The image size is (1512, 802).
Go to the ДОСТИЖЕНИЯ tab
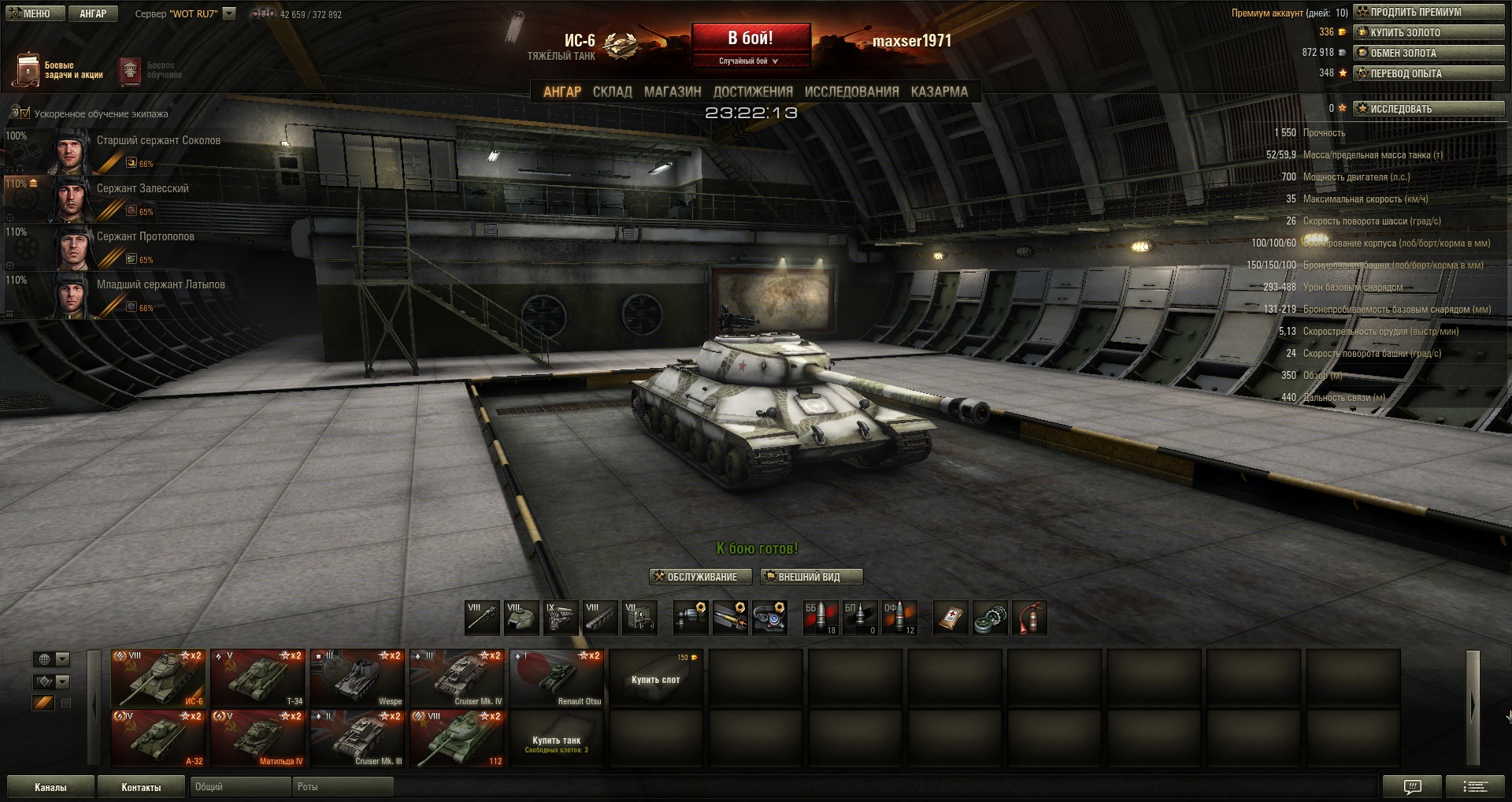[x=753, y=92]
